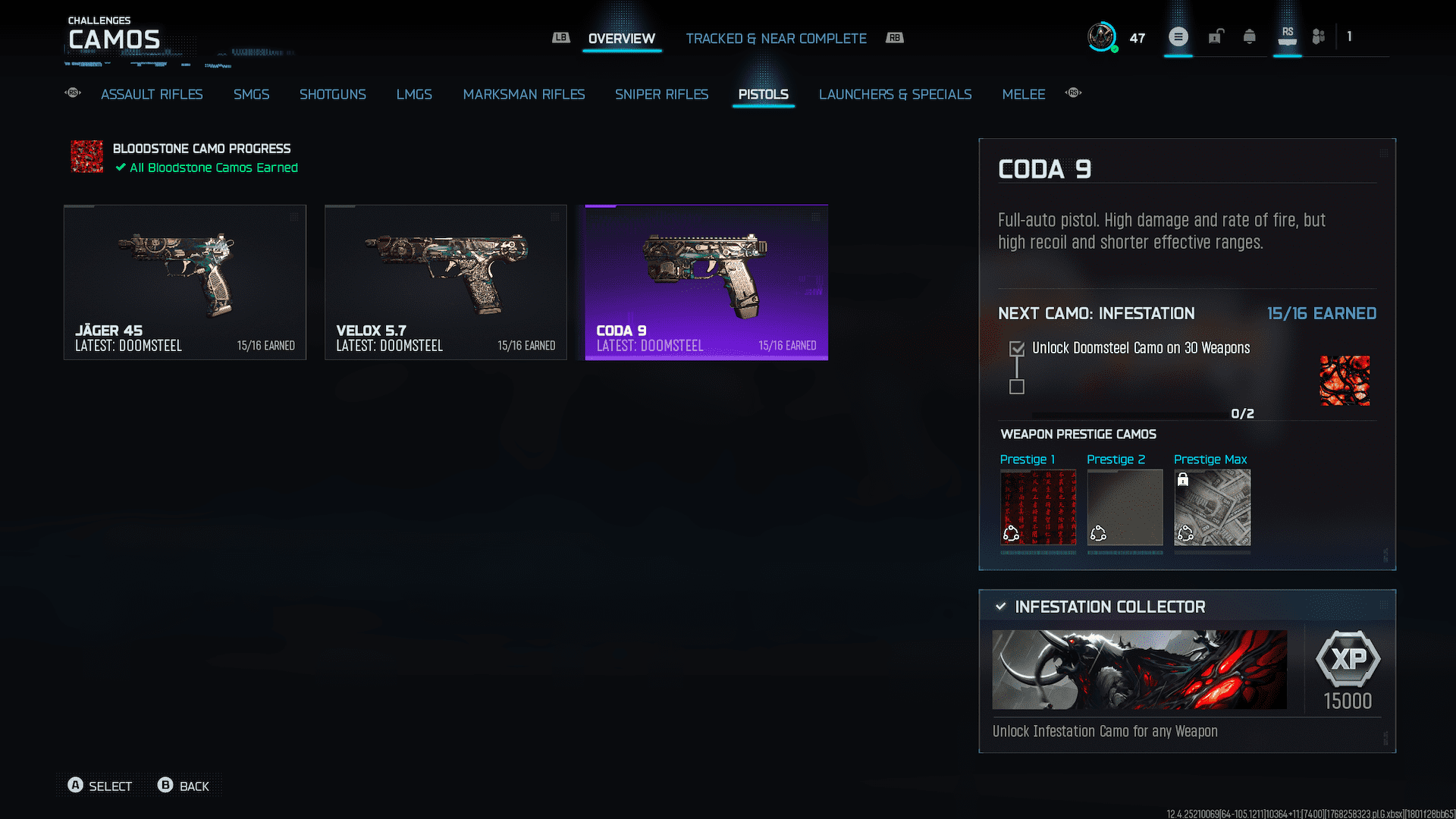Choose the Velox 5.7 pistol tile
Image resolution: width=1456 pixels, height=819 pixels.
pyautogui.click(x=446, y=282)
